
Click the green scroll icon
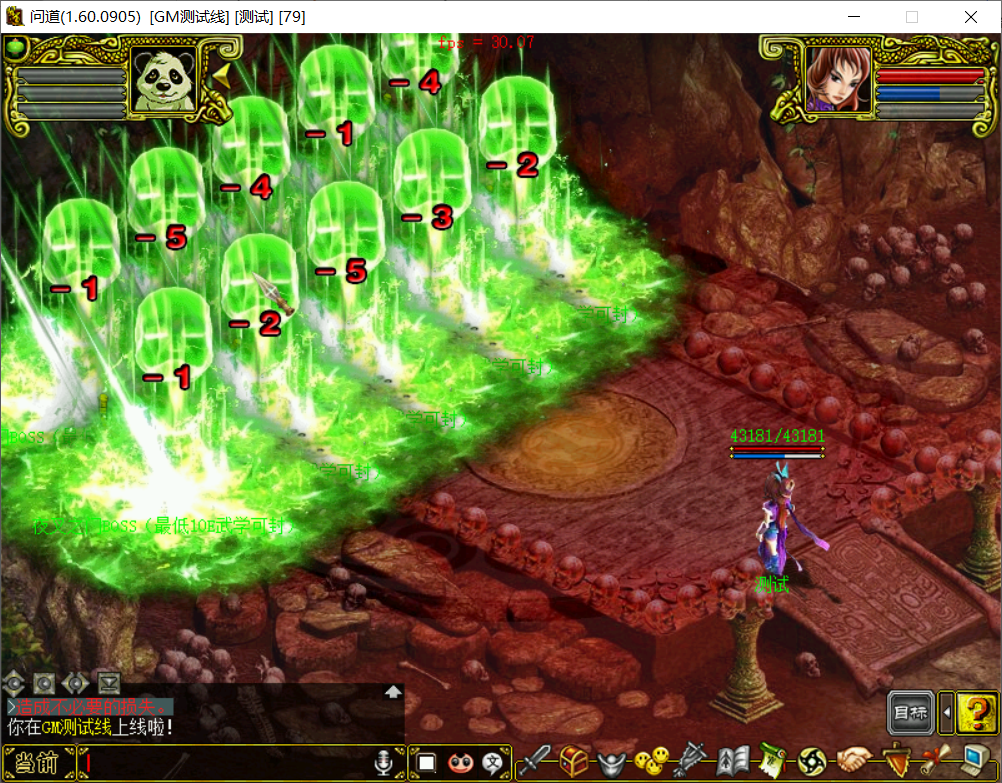point(773,762)
